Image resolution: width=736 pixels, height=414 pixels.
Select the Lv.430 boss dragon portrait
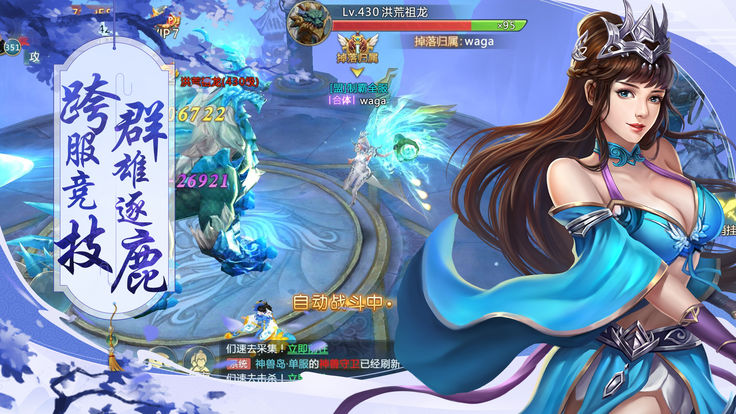(x=309, y=23)
